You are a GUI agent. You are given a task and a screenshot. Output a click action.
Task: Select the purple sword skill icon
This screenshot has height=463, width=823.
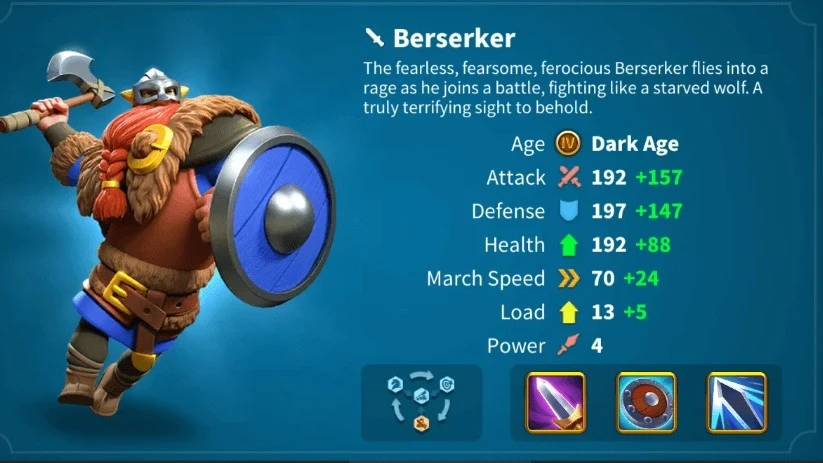555,402
